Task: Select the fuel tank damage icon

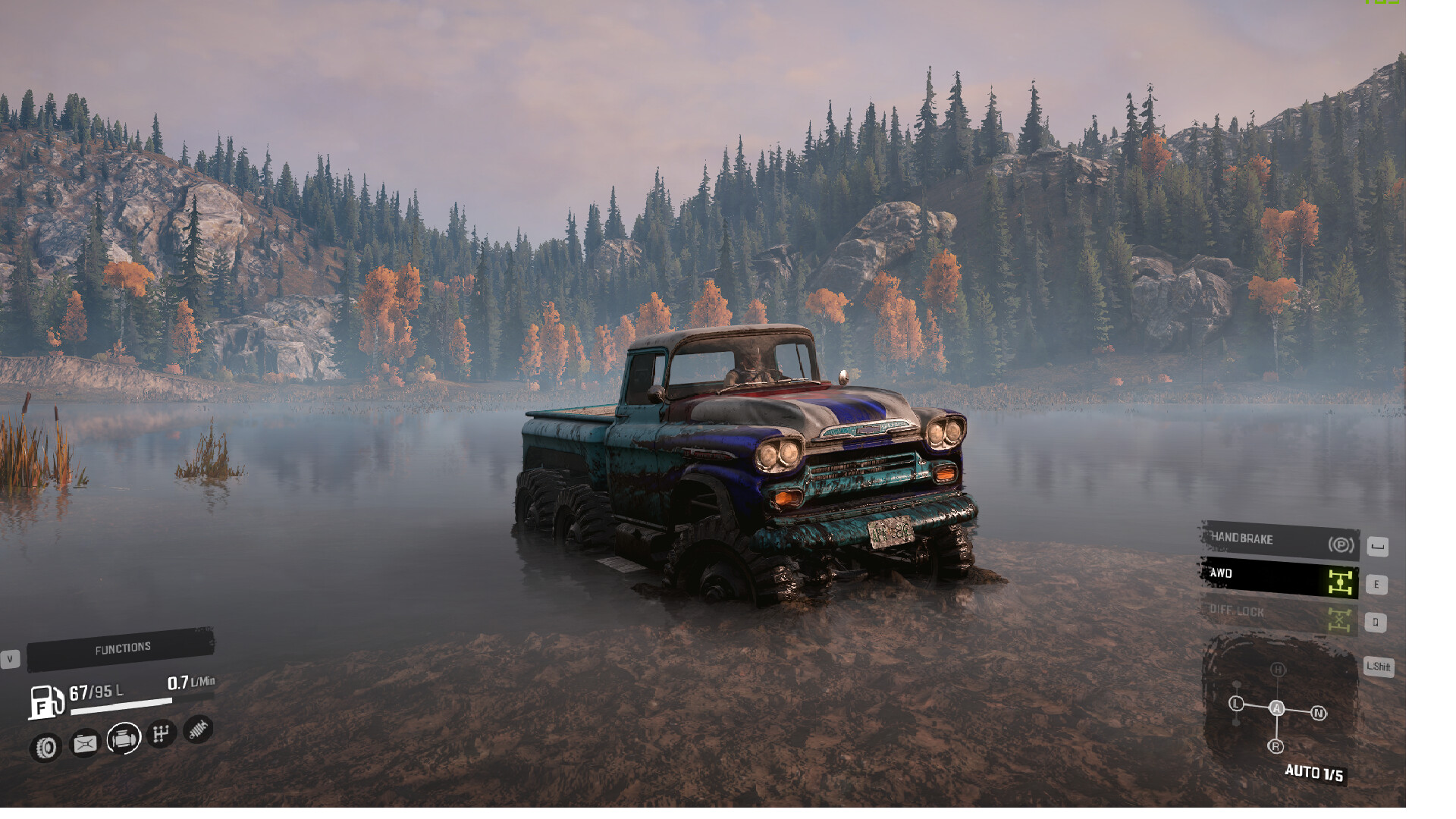Action: pyautogui.click(x=84, y=744)
